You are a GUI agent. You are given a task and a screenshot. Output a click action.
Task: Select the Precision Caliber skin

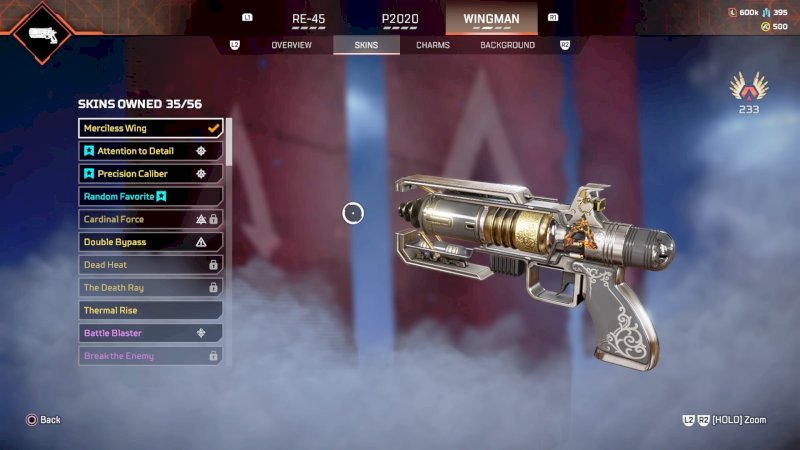click(151, 174)
